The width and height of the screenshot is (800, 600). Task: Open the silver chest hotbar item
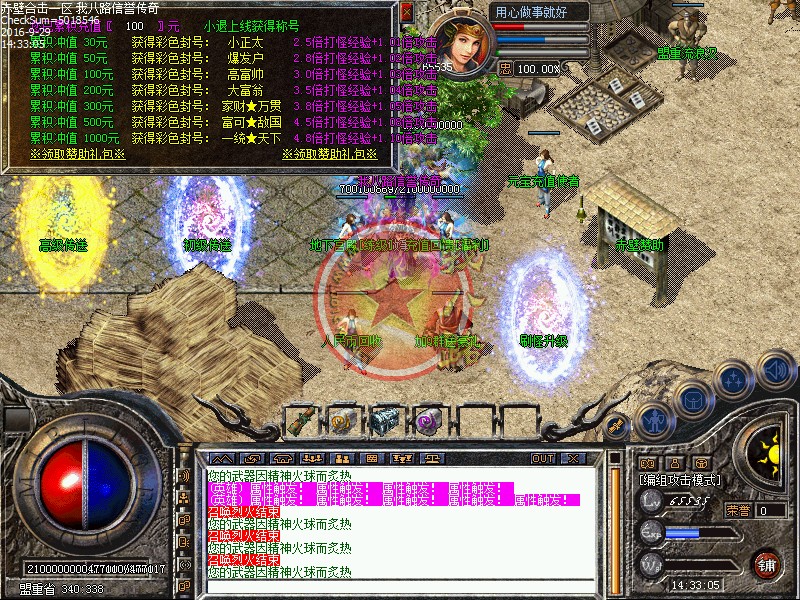[x=384, y=421]
